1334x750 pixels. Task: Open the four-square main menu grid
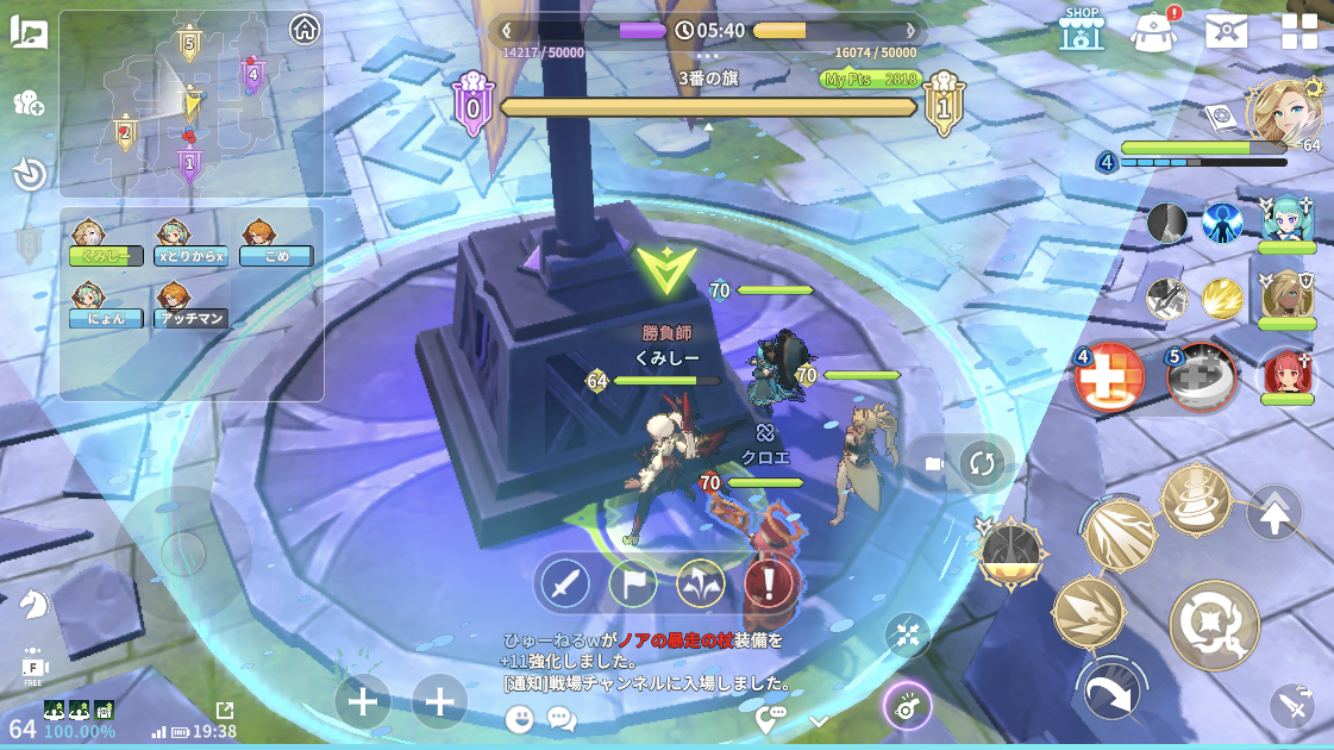(1299, 31)
